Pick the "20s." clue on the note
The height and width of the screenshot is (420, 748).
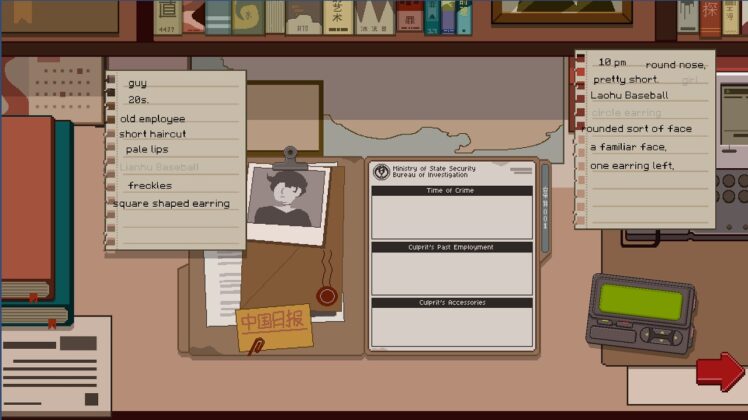tap(138, 100)
